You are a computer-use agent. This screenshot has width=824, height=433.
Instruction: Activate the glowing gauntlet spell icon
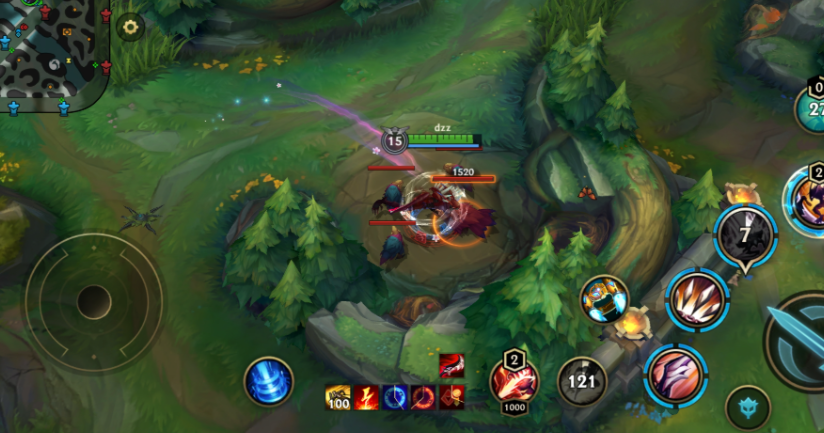tap(604, 299)
